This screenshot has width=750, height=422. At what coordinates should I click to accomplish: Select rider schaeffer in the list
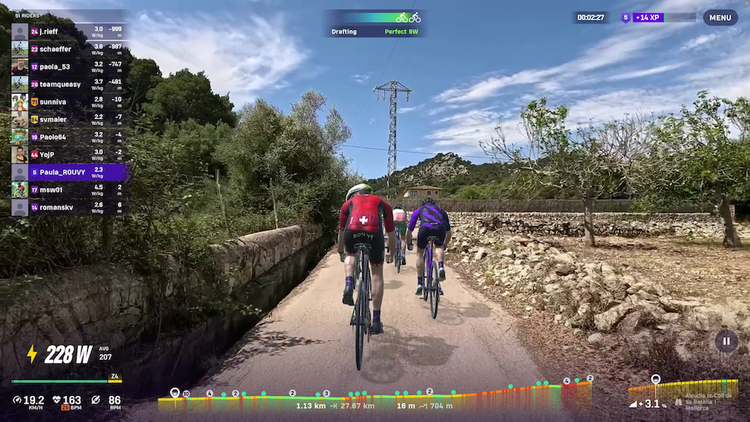[68, 49]
